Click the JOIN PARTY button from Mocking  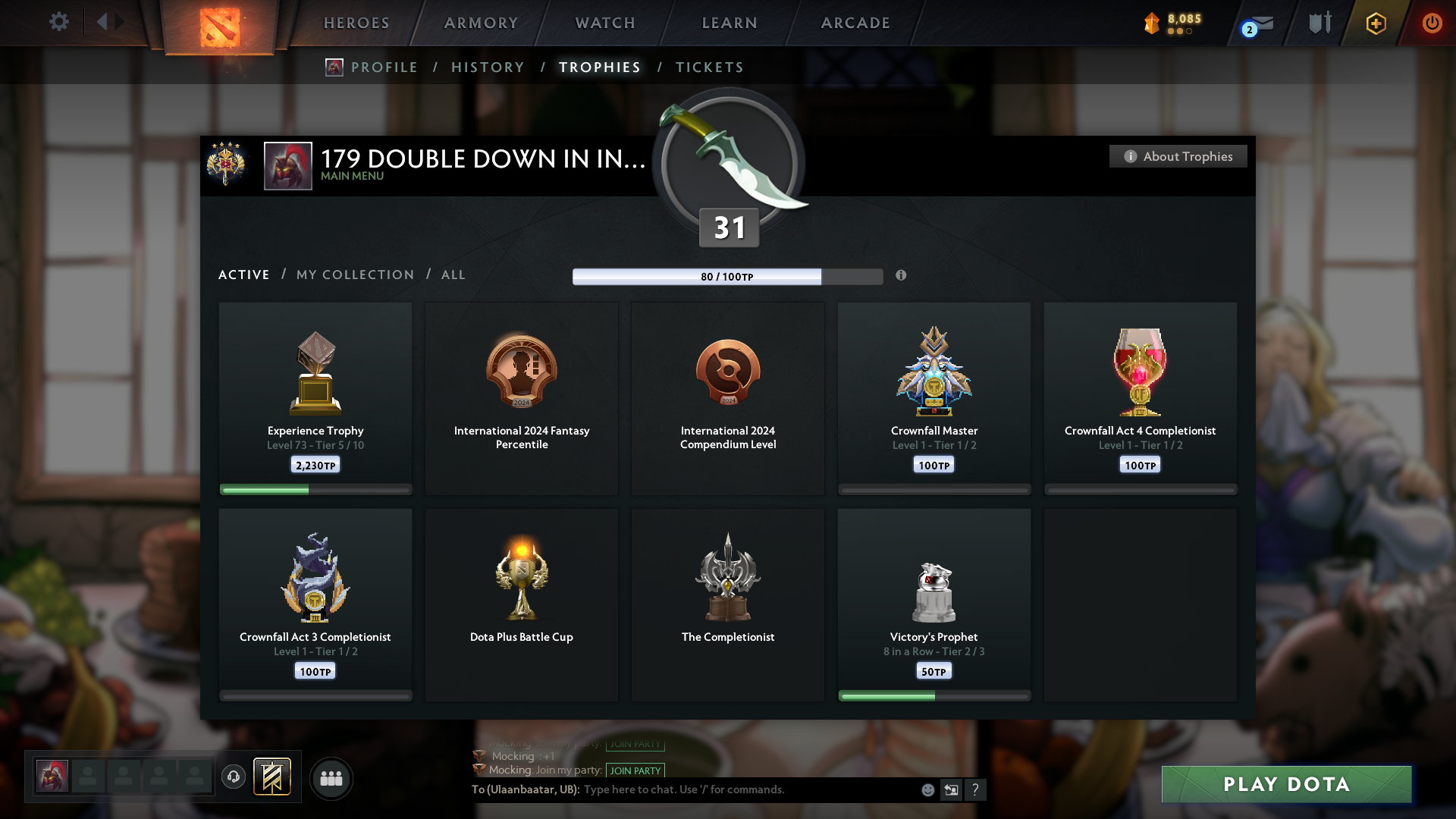[635, 770]
